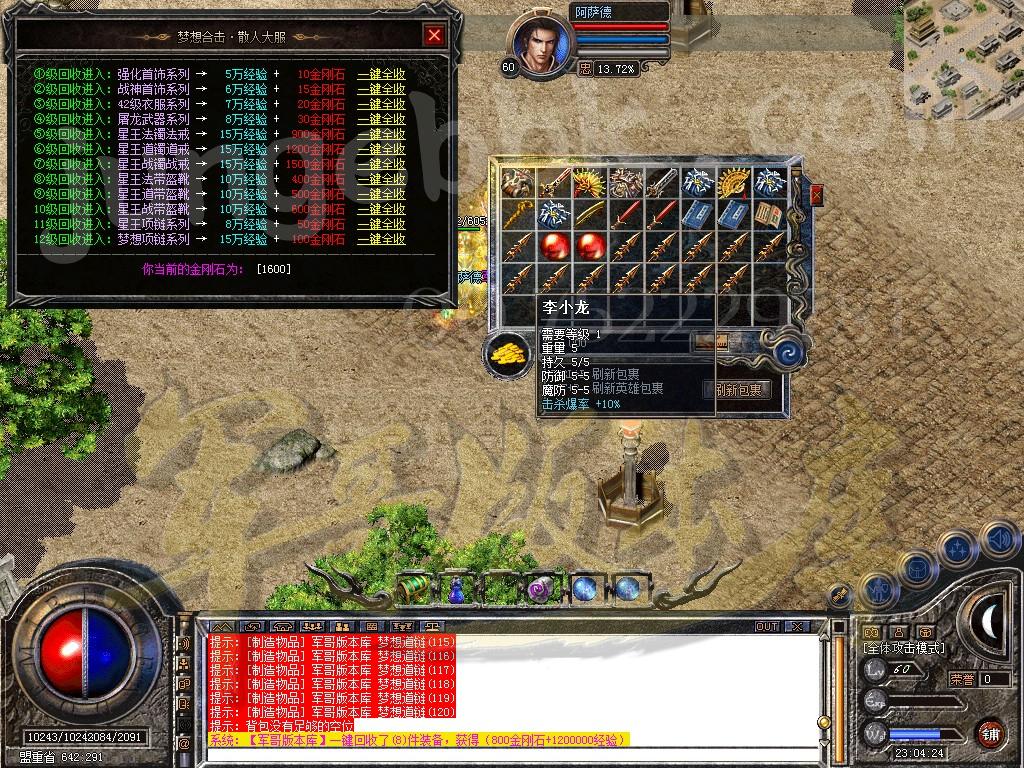Click 一键全收 for 42级衣服系列
Image resolution: width=1024 pixels, height=768 pixels.
[381, 104]
